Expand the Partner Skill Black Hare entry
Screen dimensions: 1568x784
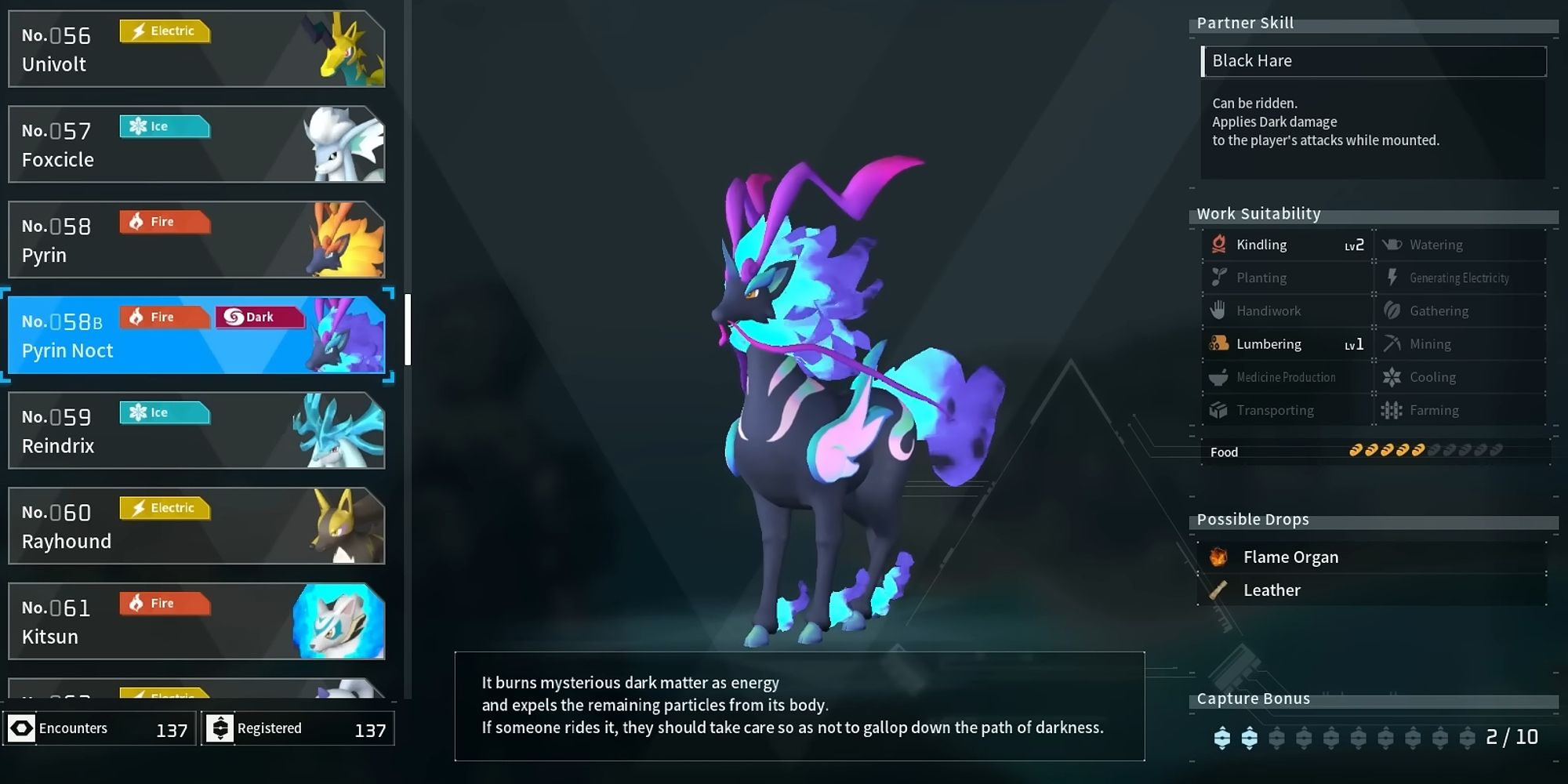(1374, 60)
